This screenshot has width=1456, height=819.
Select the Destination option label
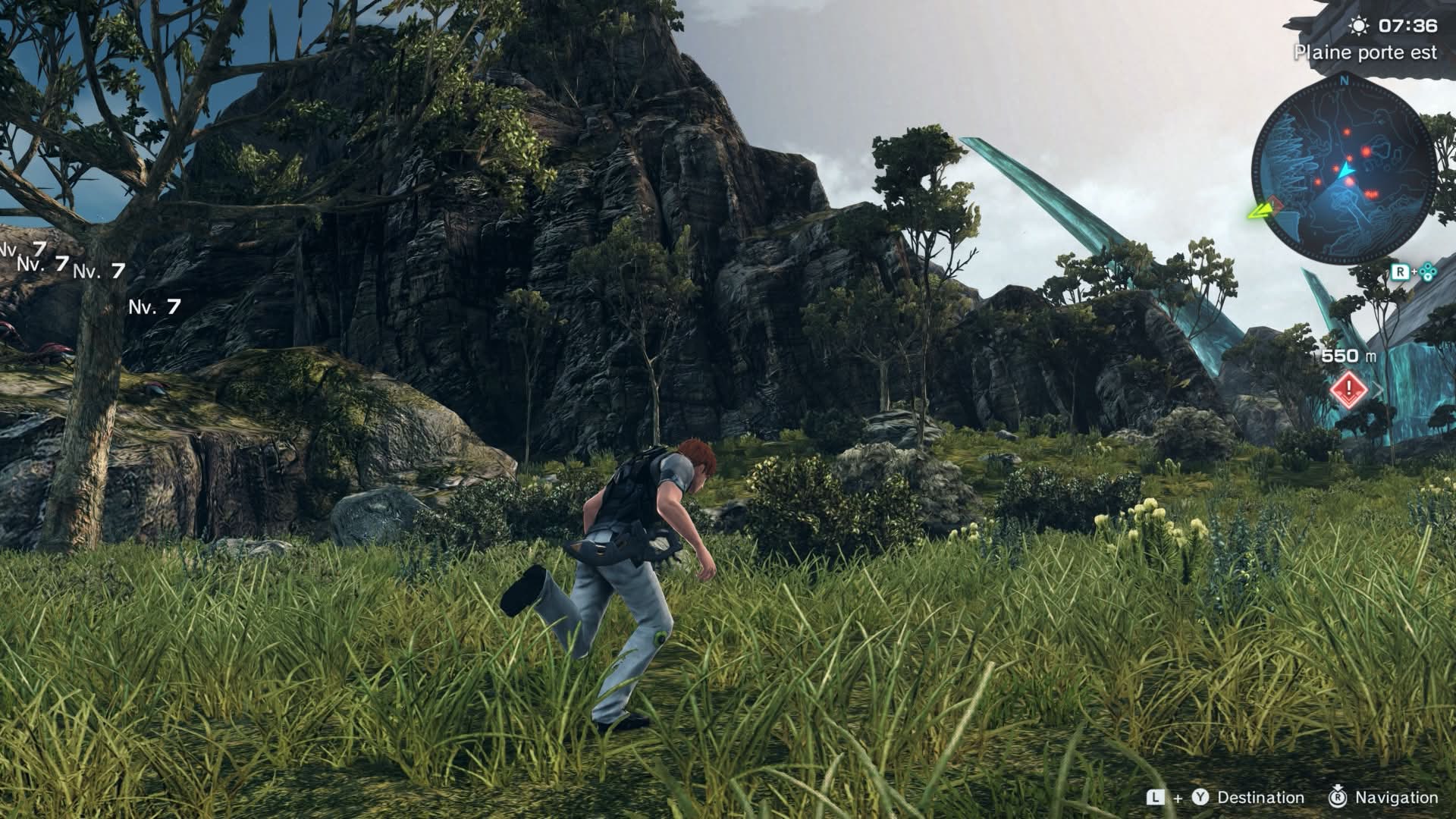(1260, 798)
